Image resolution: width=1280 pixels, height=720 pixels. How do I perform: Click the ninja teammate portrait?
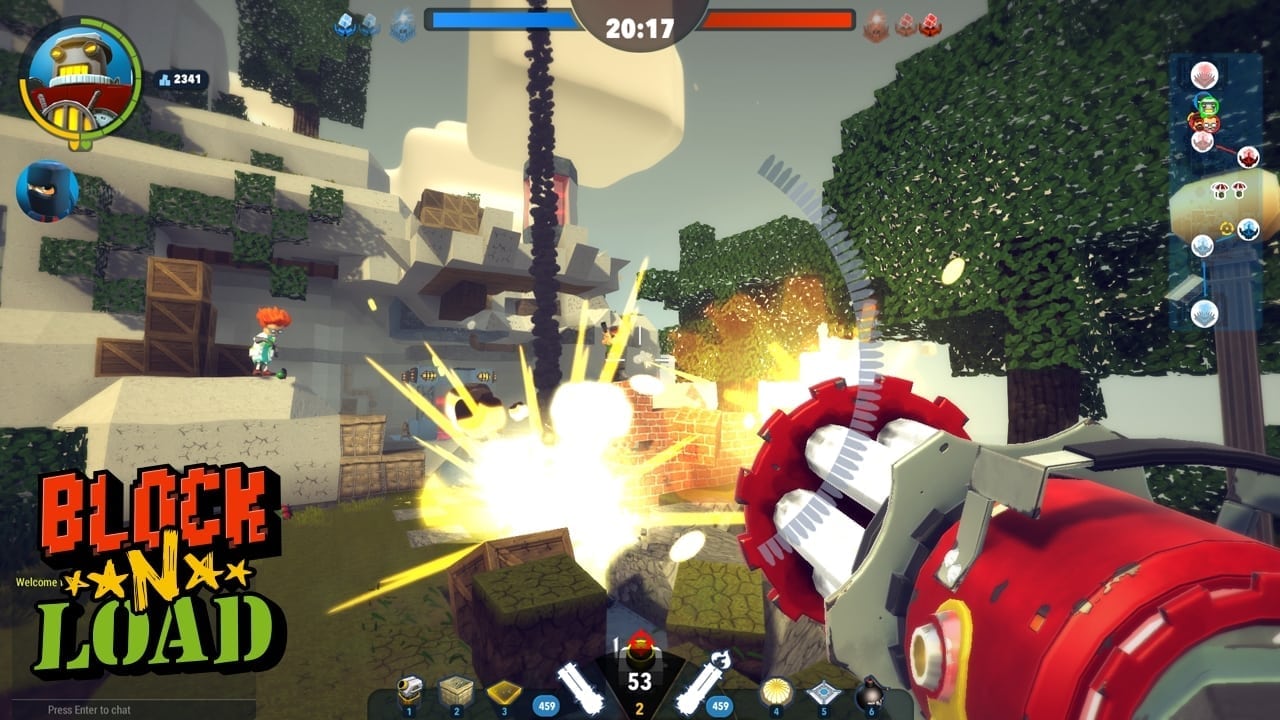pyautogui.click(x=46, y=190)
